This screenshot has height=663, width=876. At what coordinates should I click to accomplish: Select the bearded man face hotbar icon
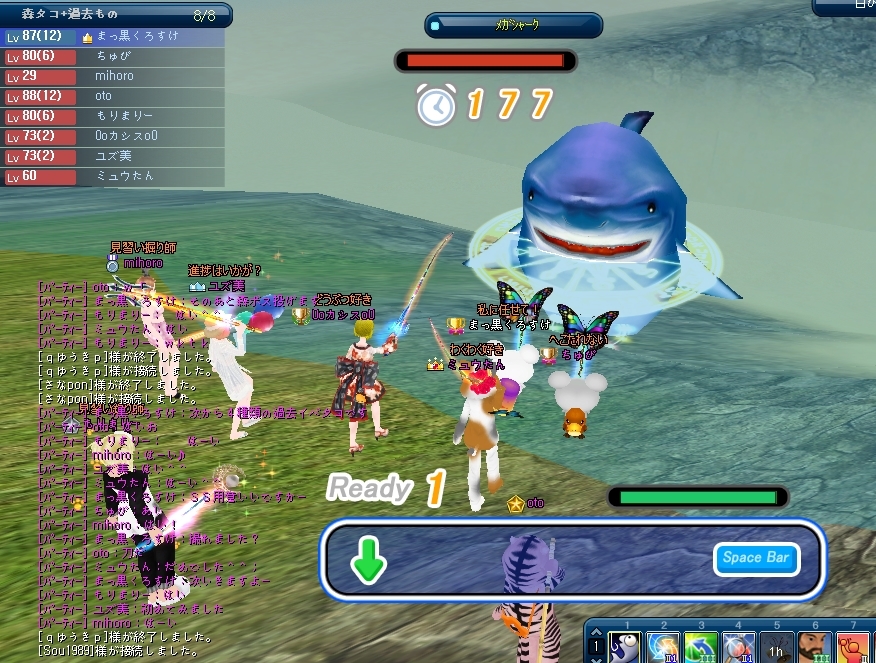(815, 648)
